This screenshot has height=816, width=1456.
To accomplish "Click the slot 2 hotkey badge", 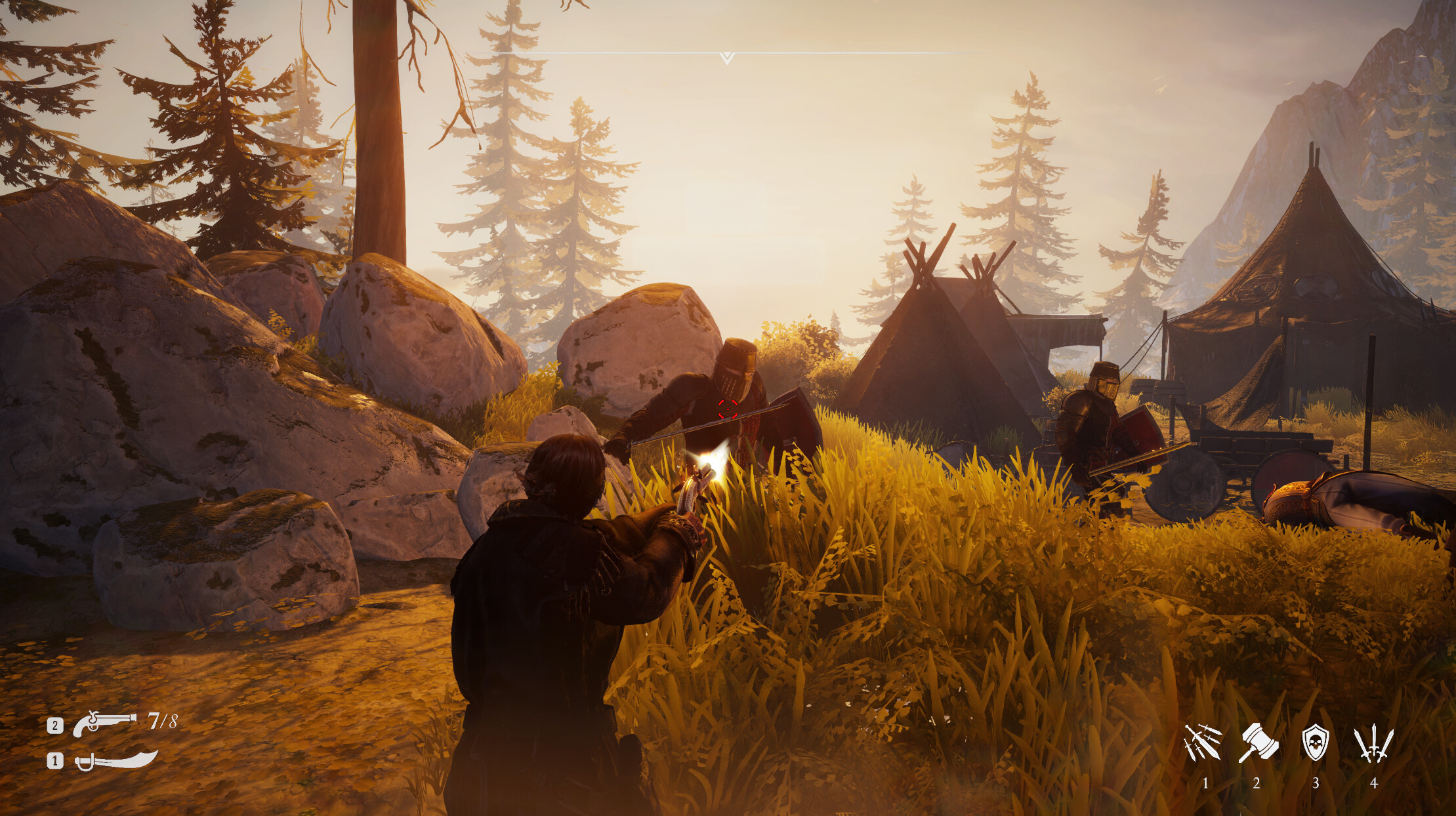I will tap(55, 724).
